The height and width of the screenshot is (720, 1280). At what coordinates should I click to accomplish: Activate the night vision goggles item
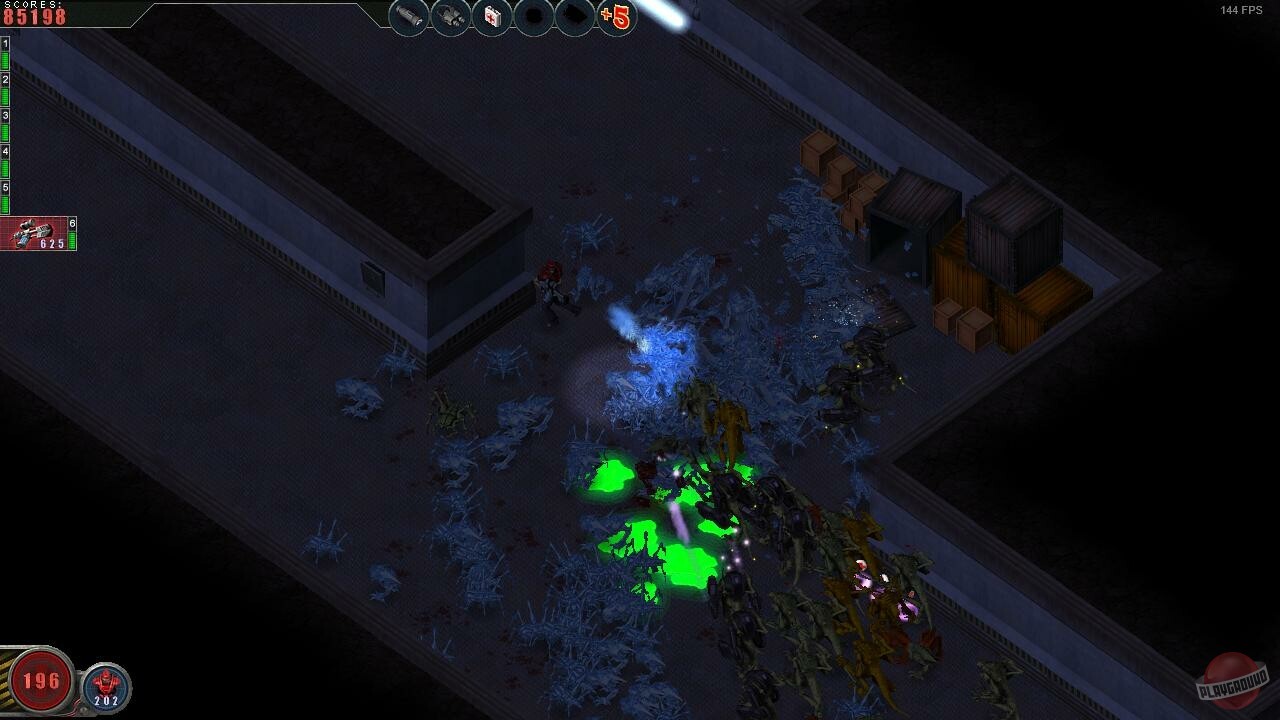pos(450,15)
